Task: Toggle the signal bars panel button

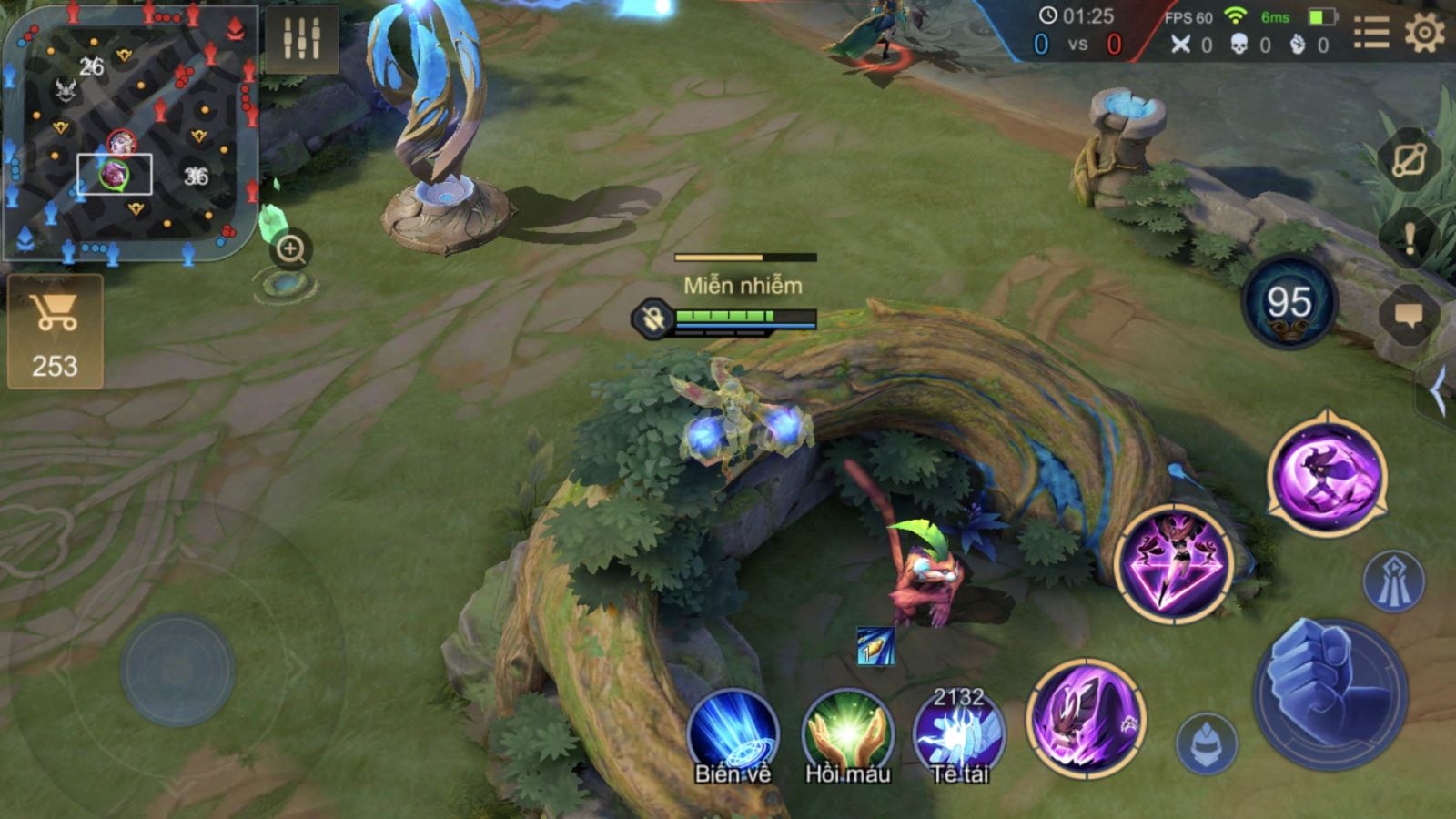Action: point(301,38)
